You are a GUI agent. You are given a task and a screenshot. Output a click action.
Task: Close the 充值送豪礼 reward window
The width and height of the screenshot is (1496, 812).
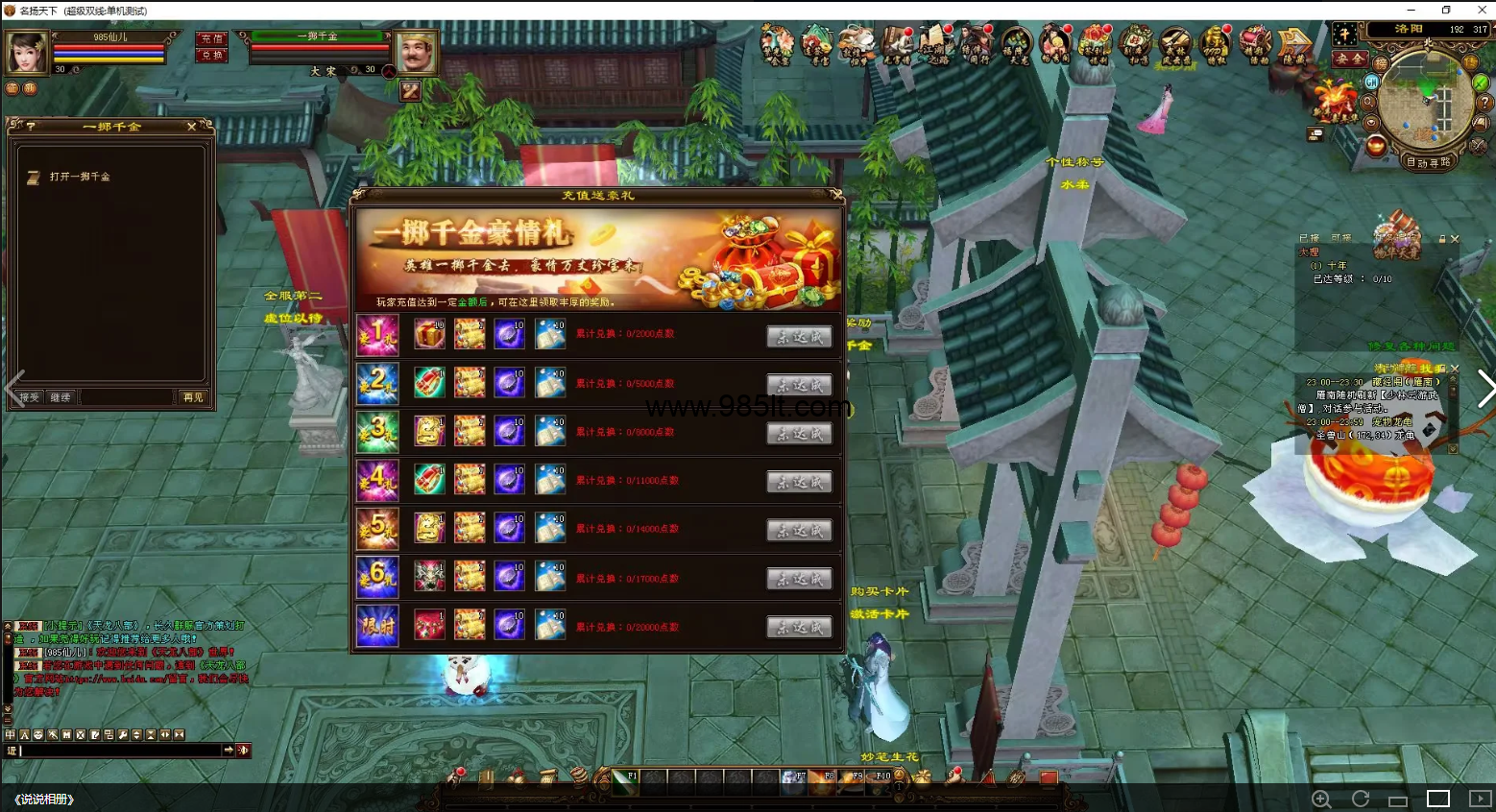(836, 195)
